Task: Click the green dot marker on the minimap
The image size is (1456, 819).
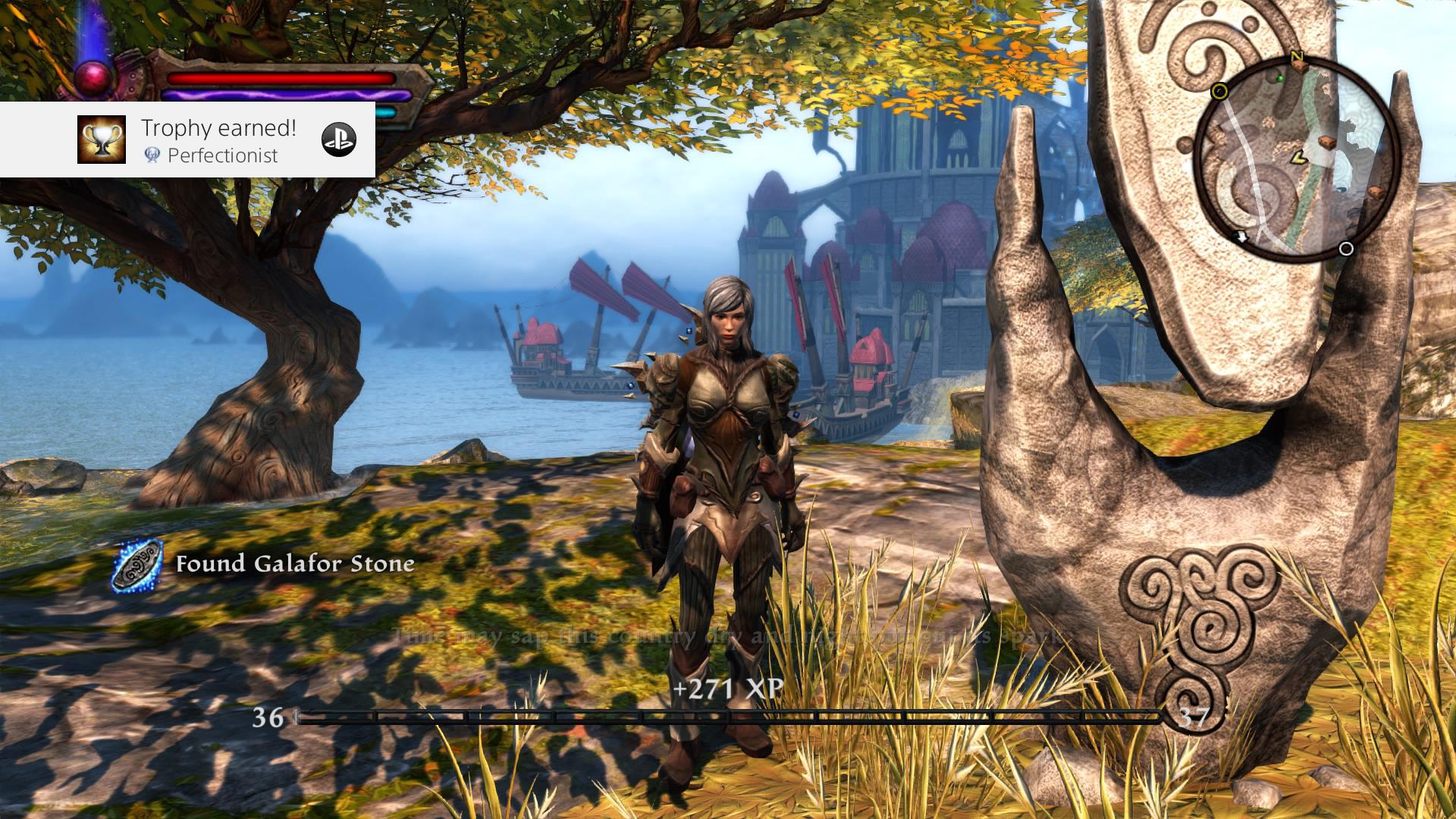Action: pyautogui.click(x=1280, y=78)
